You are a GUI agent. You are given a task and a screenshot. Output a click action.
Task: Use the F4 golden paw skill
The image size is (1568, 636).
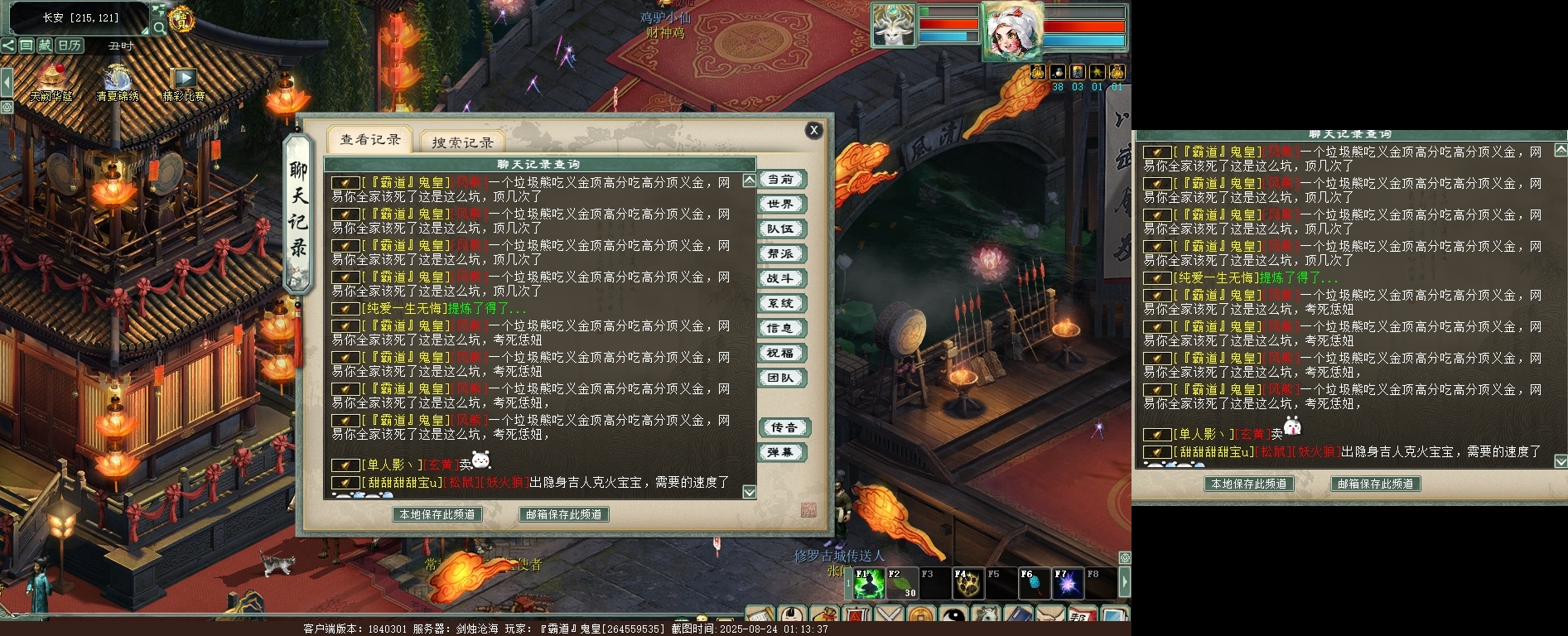pyautogui.click(x=967, y=584)
